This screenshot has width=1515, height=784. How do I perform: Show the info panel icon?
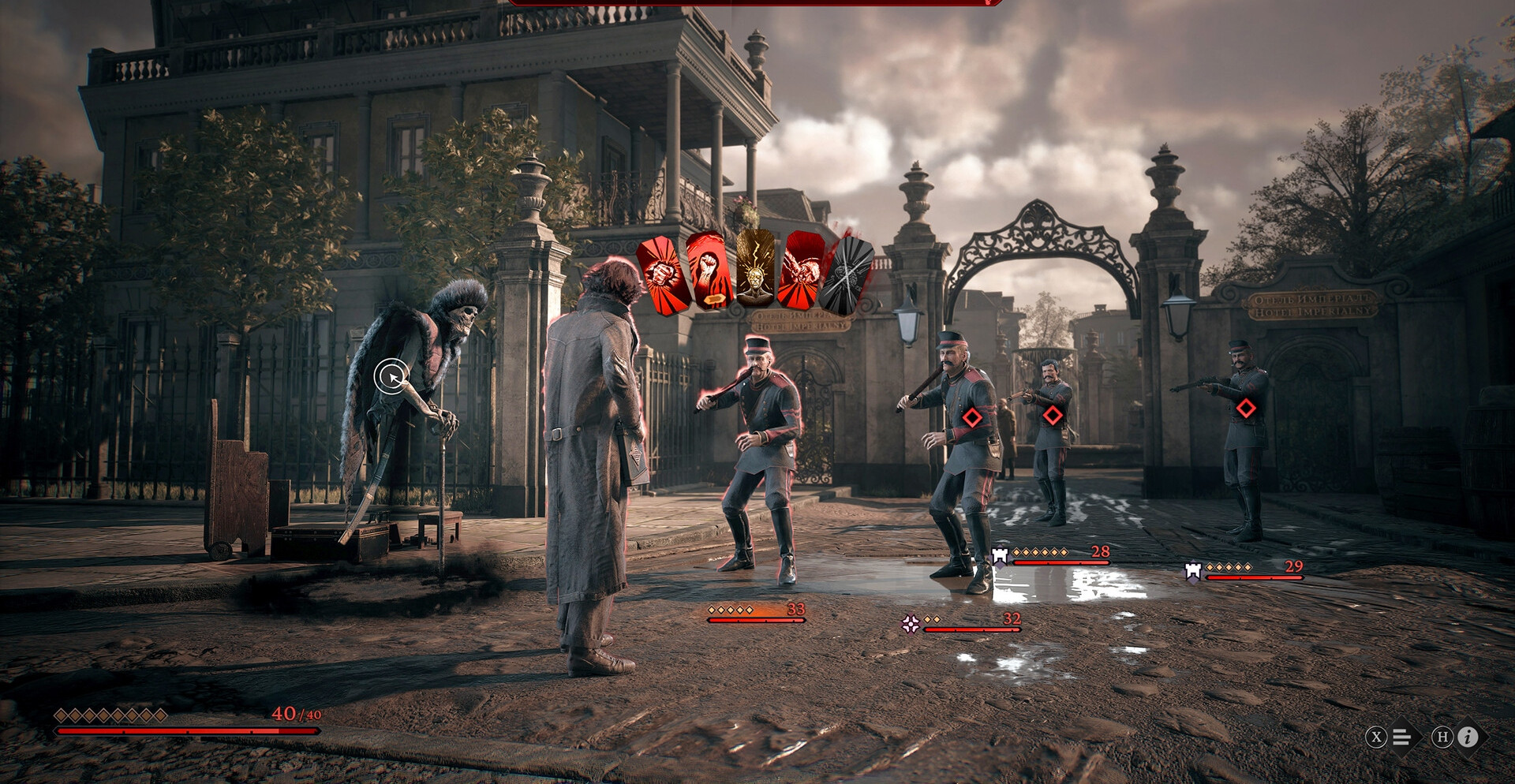[1468, 737]
